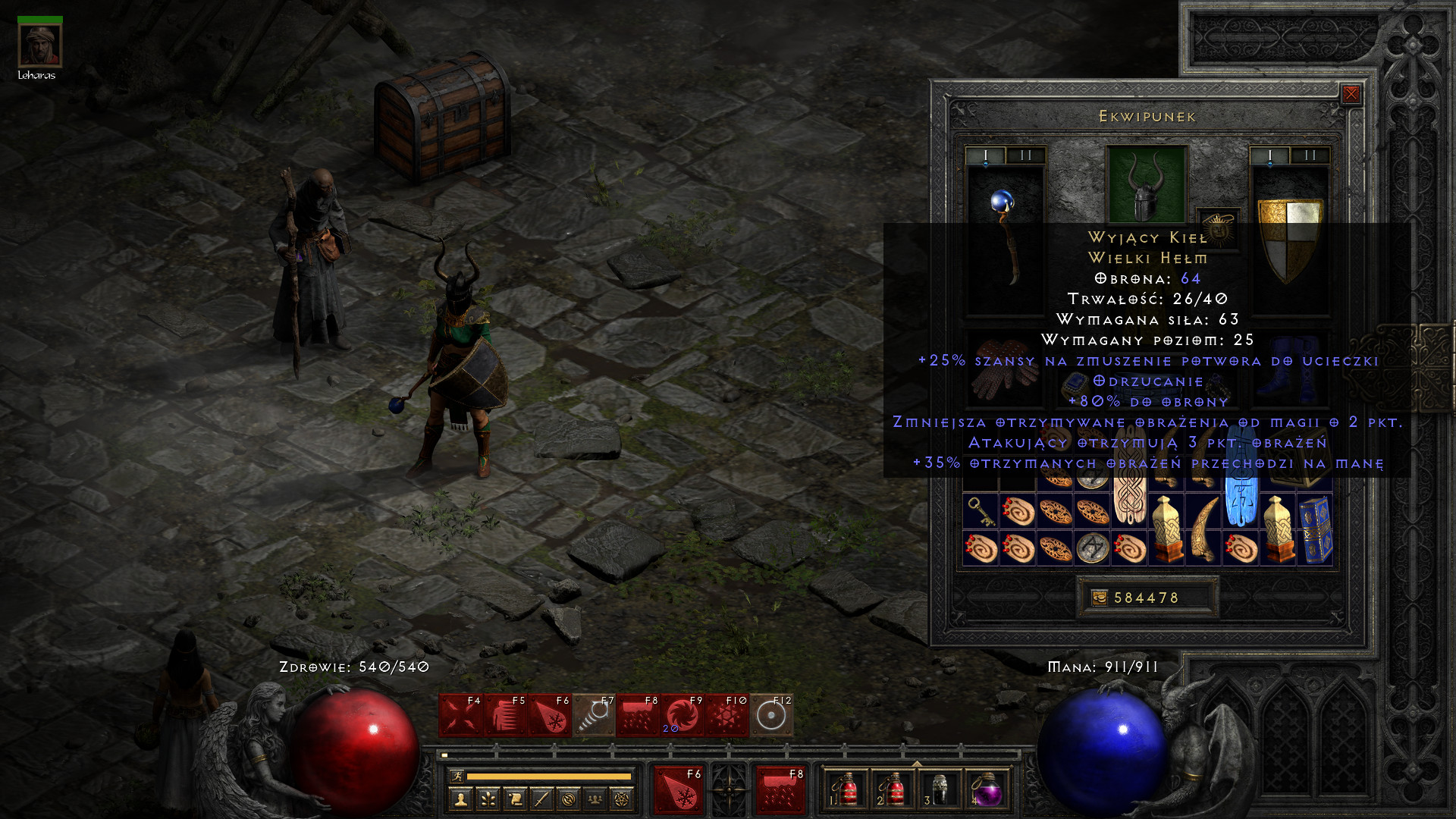Switch to weapon set II above the shield
Screen dimensions: 1456x819
tap(1310, 155)
